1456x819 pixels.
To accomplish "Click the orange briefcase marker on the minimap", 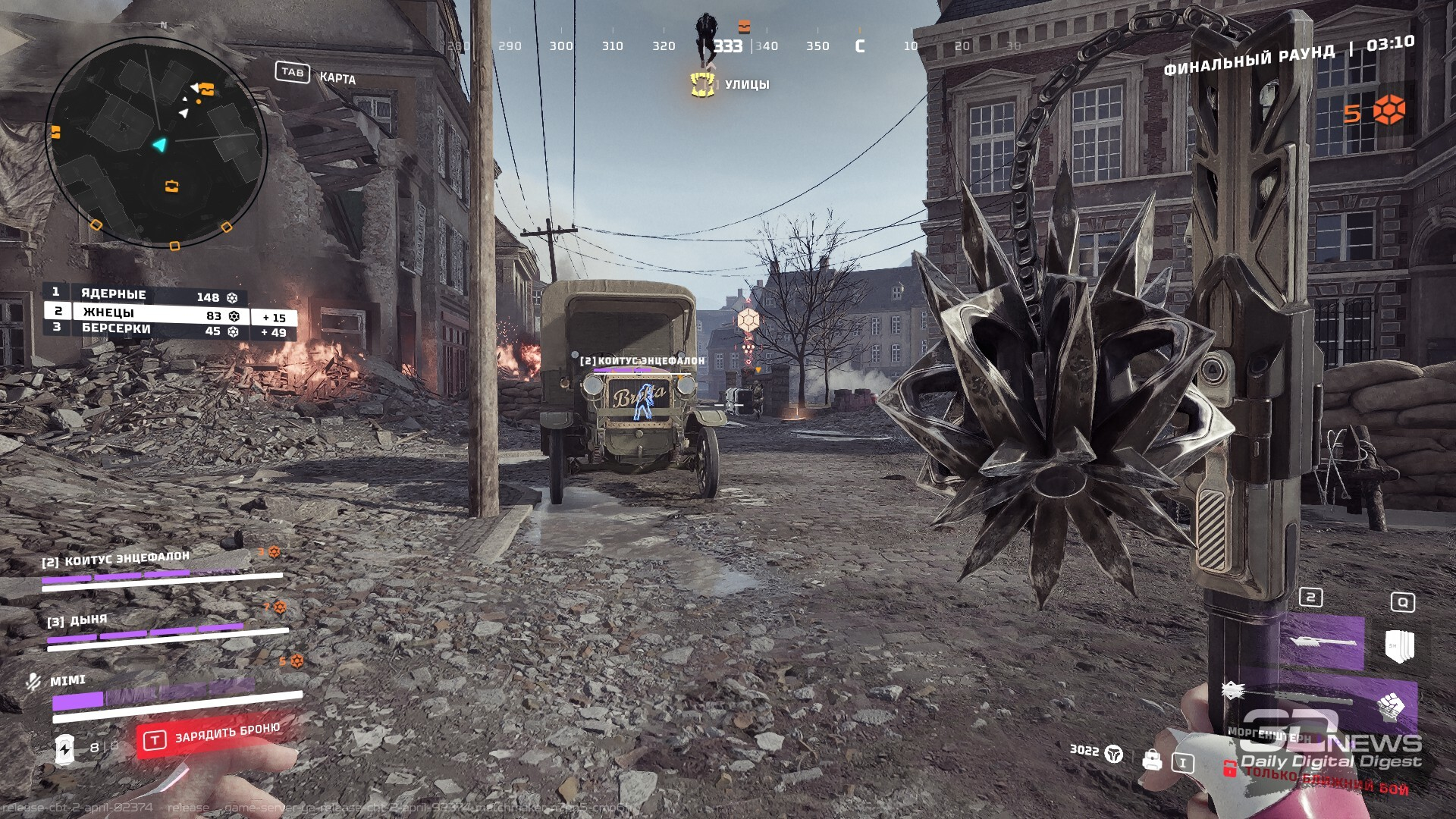I will tap(172, 186).
